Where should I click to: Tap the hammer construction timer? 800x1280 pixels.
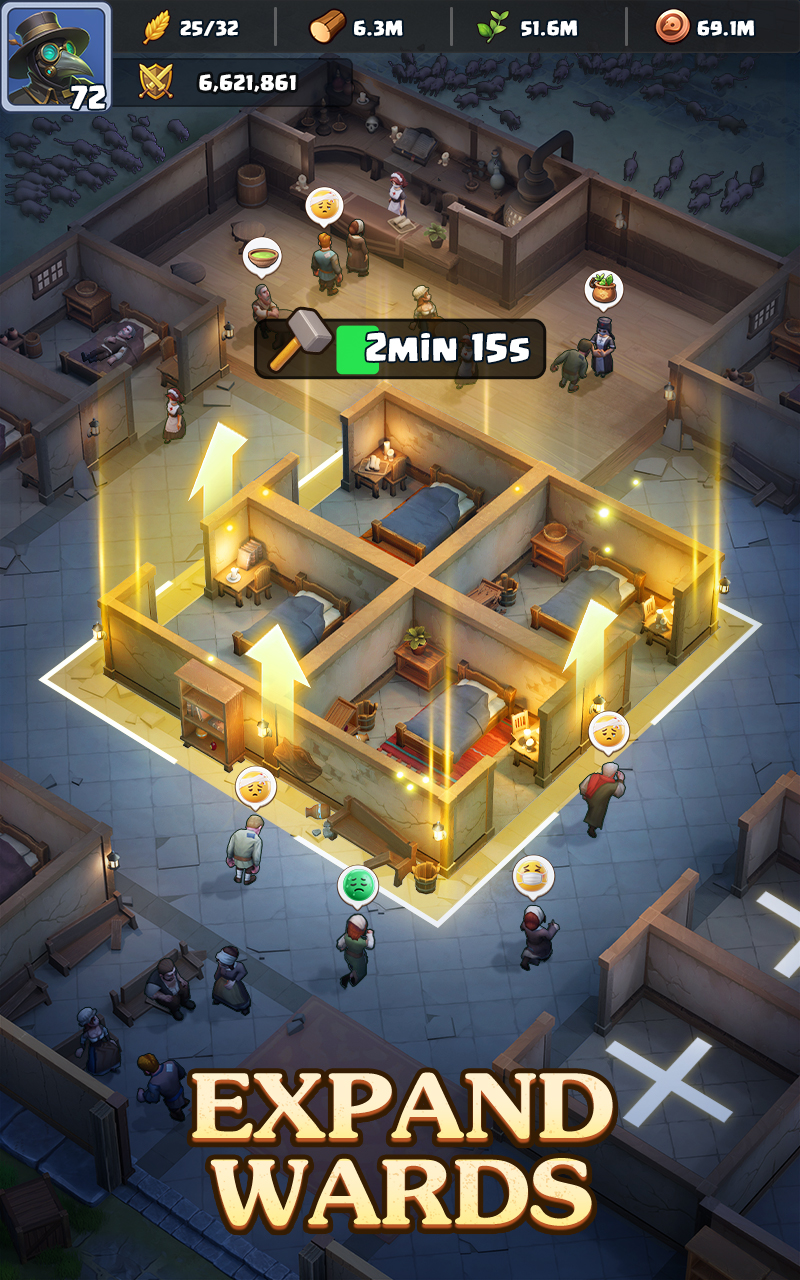[400, 348]
